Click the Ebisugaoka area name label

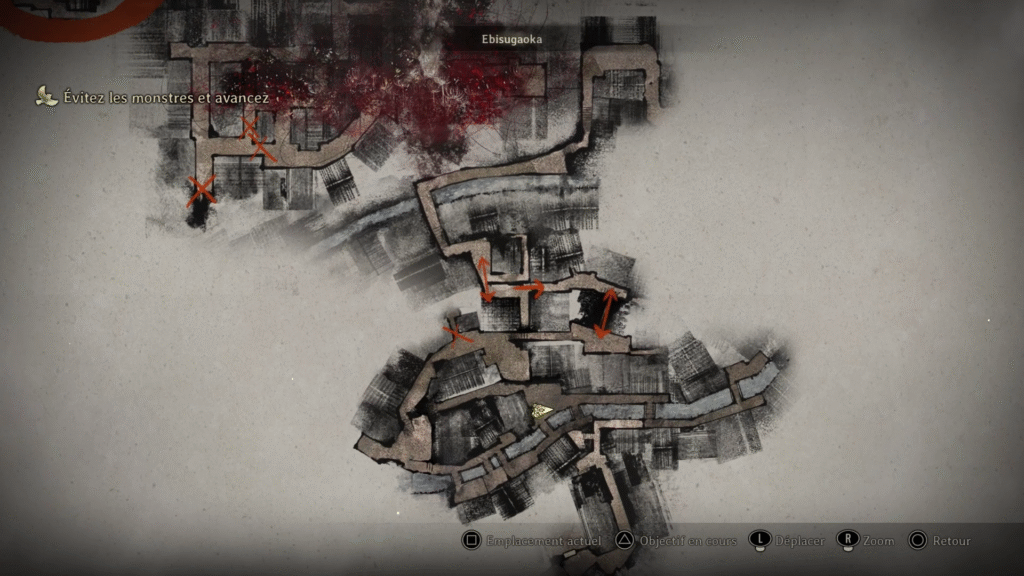tap(512, 39)
